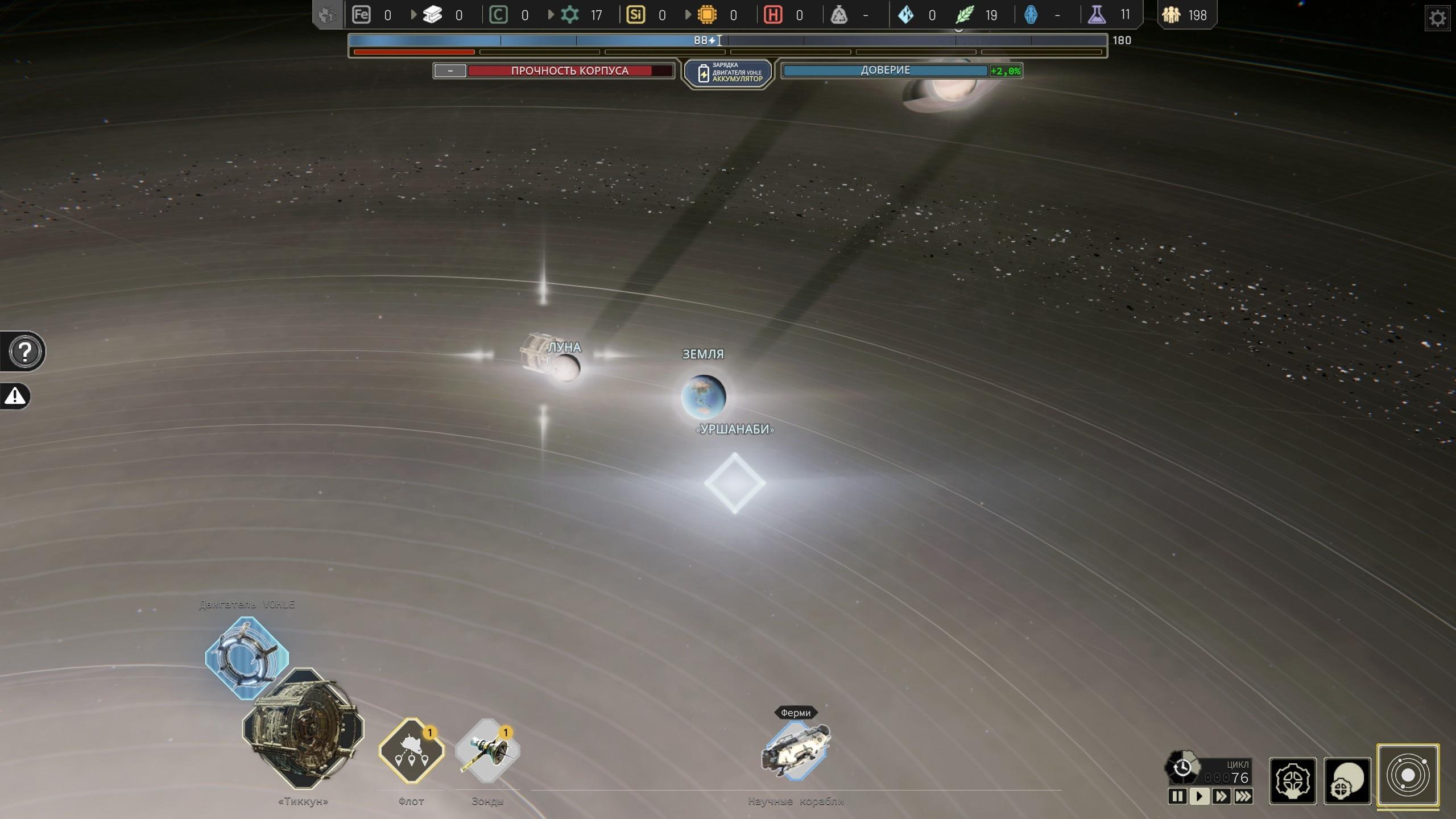
Task: Select the «УРШАНАБИ» diamond marker
Action: (735, 483)
